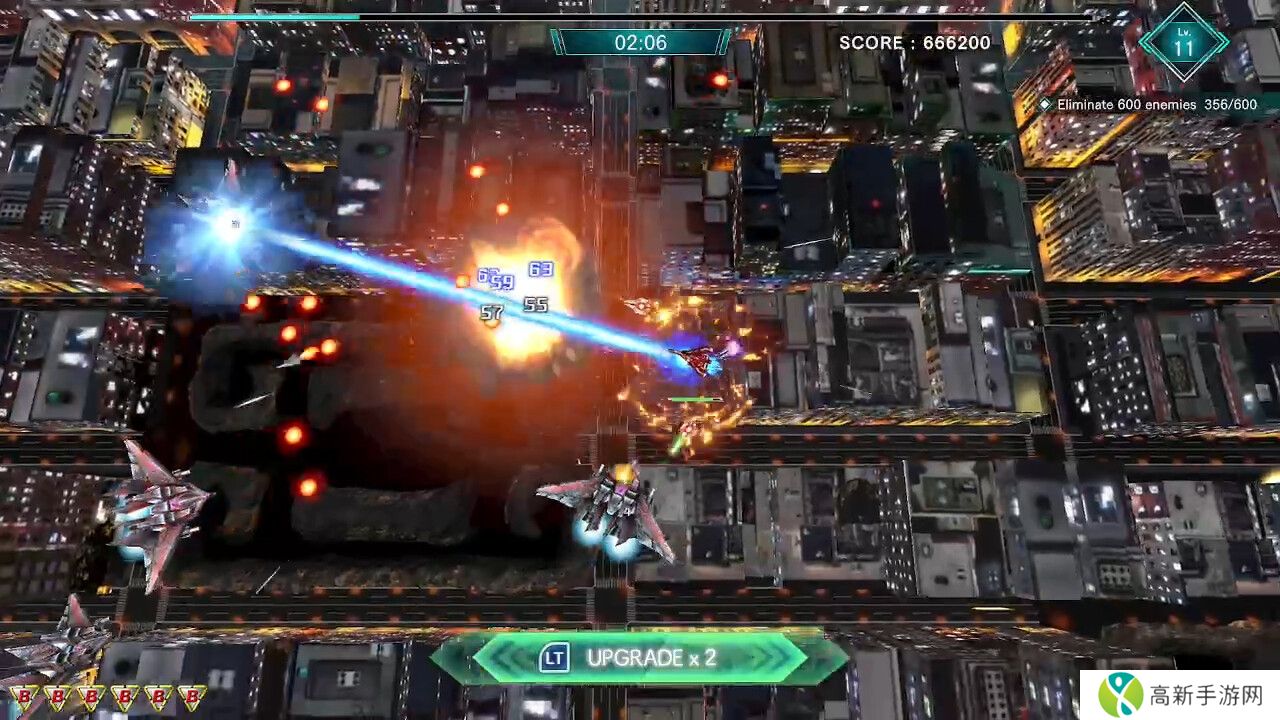This screenshot has height=720, width=1280.
Task: Click the Lv. 11 diamond badge
Action: click(1184, 42)
